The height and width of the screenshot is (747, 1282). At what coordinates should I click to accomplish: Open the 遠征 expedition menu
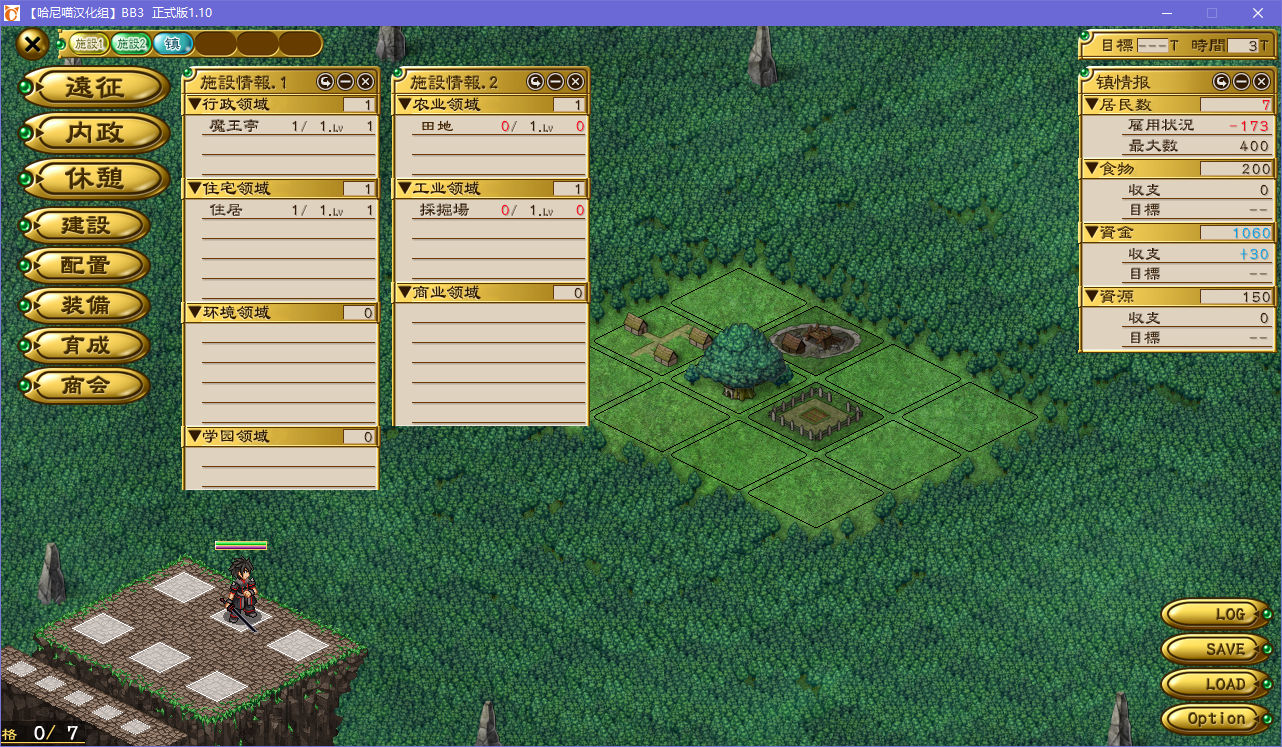coord(95,88)
